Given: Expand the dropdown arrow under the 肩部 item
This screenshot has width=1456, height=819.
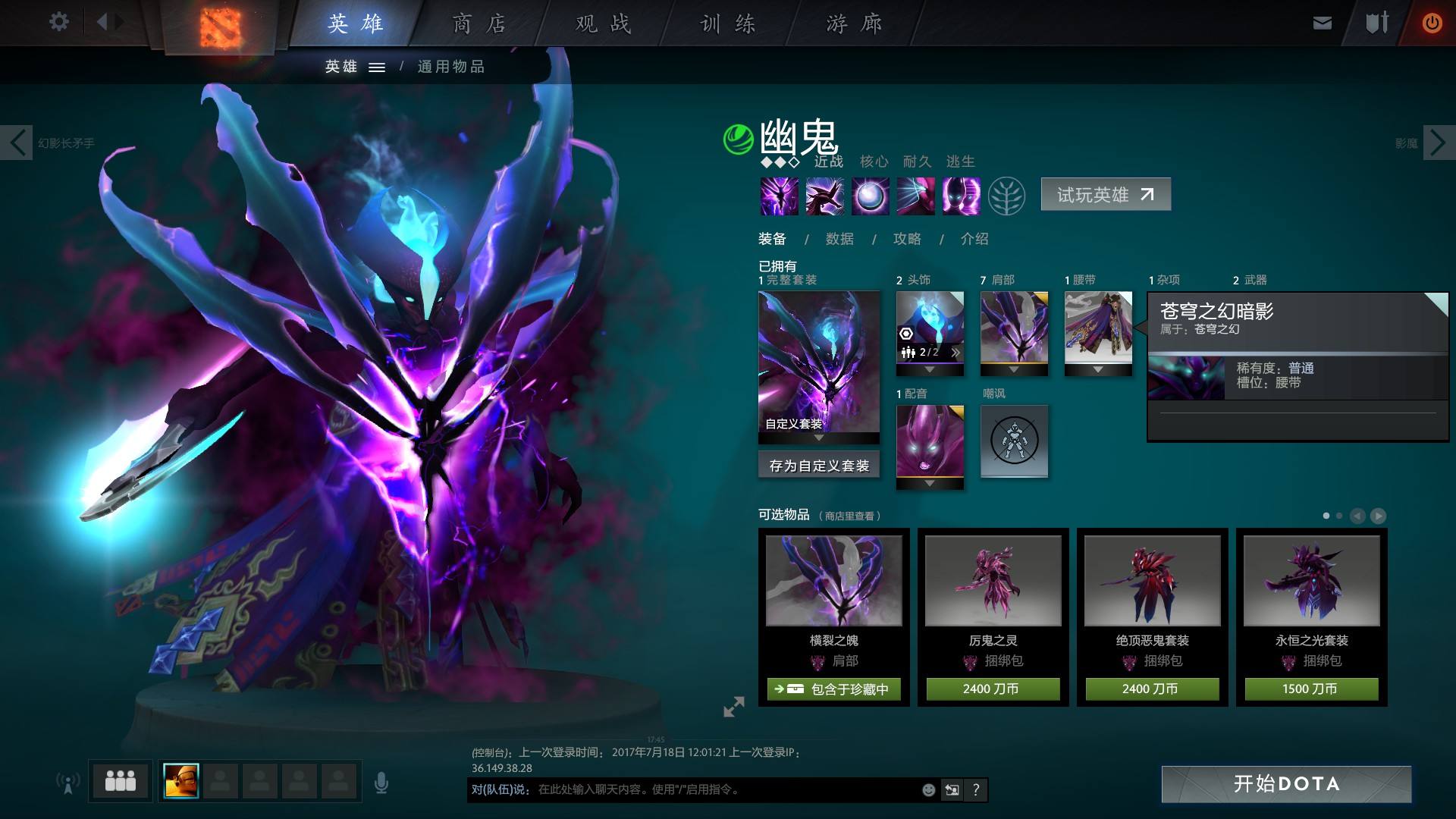Looking at the screenshot, I should tap(1014, 371).
